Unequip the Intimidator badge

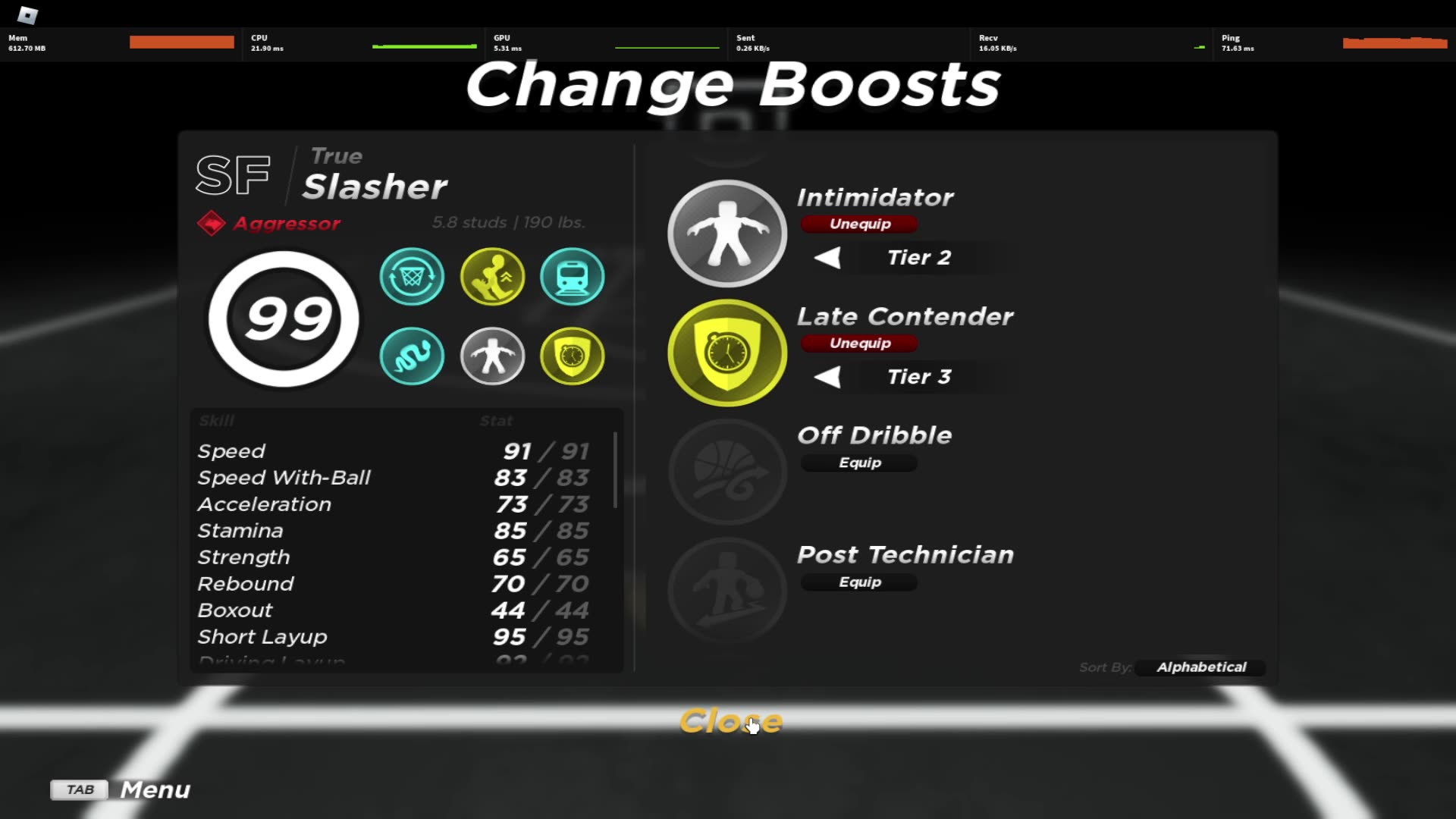coord(858,224)
